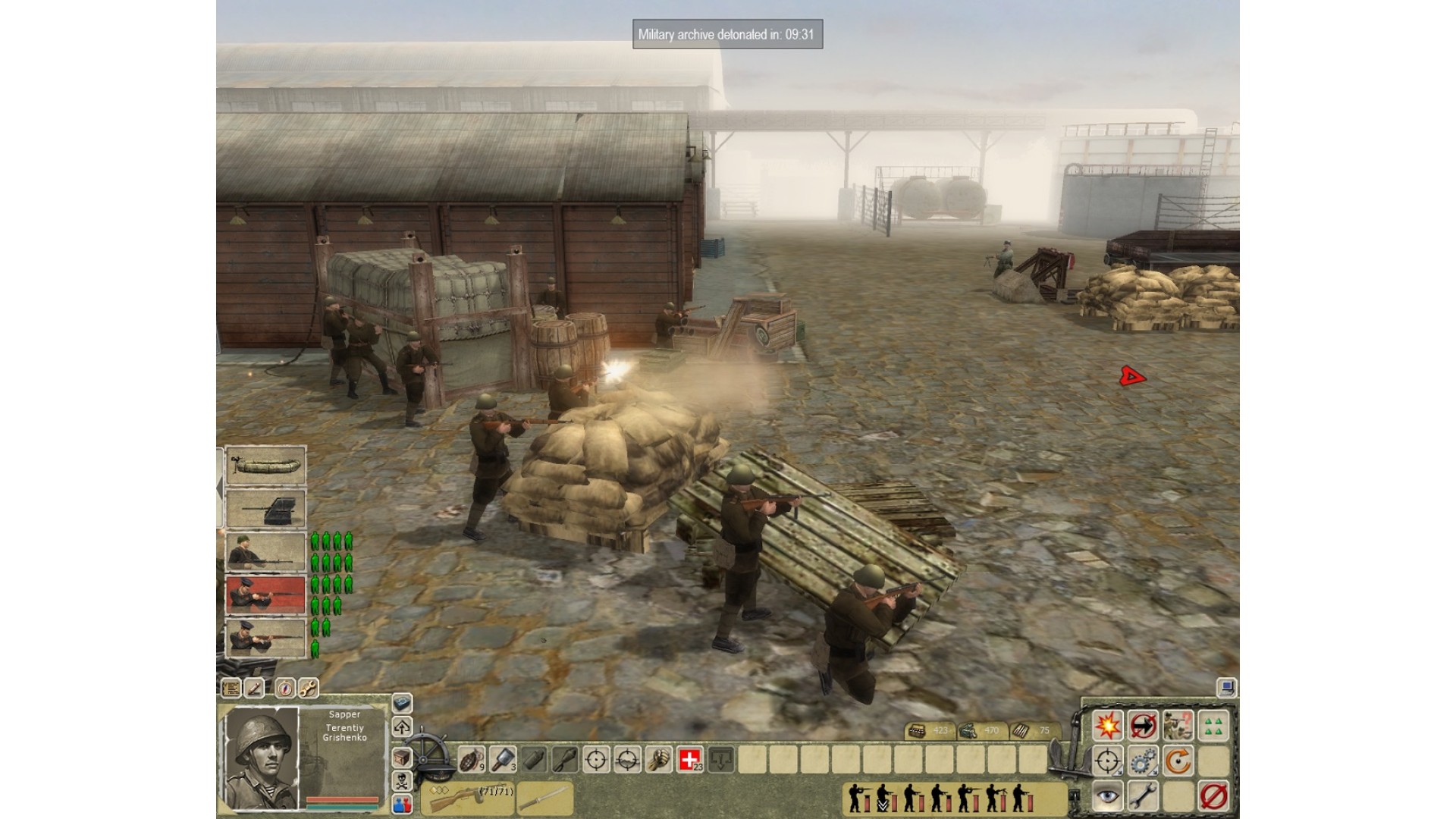Activate the red cancel order button
Viewport: 1456px width, 819px height.
click(1213, 796)
